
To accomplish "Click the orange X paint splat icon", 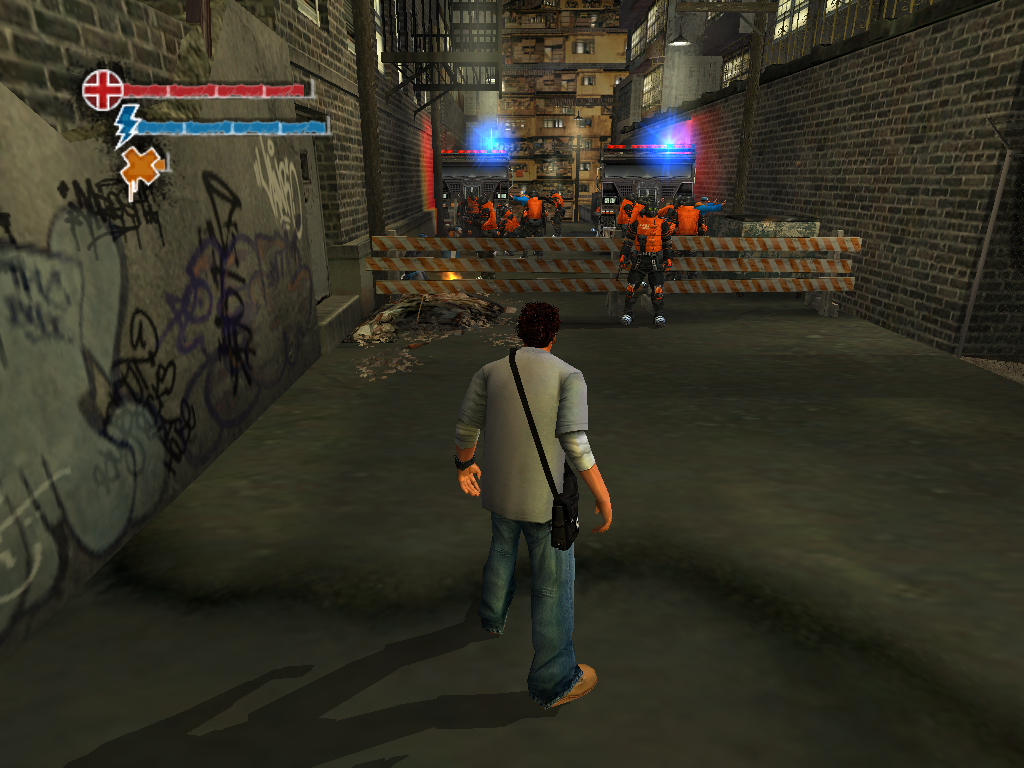I will tap(142, 167).
